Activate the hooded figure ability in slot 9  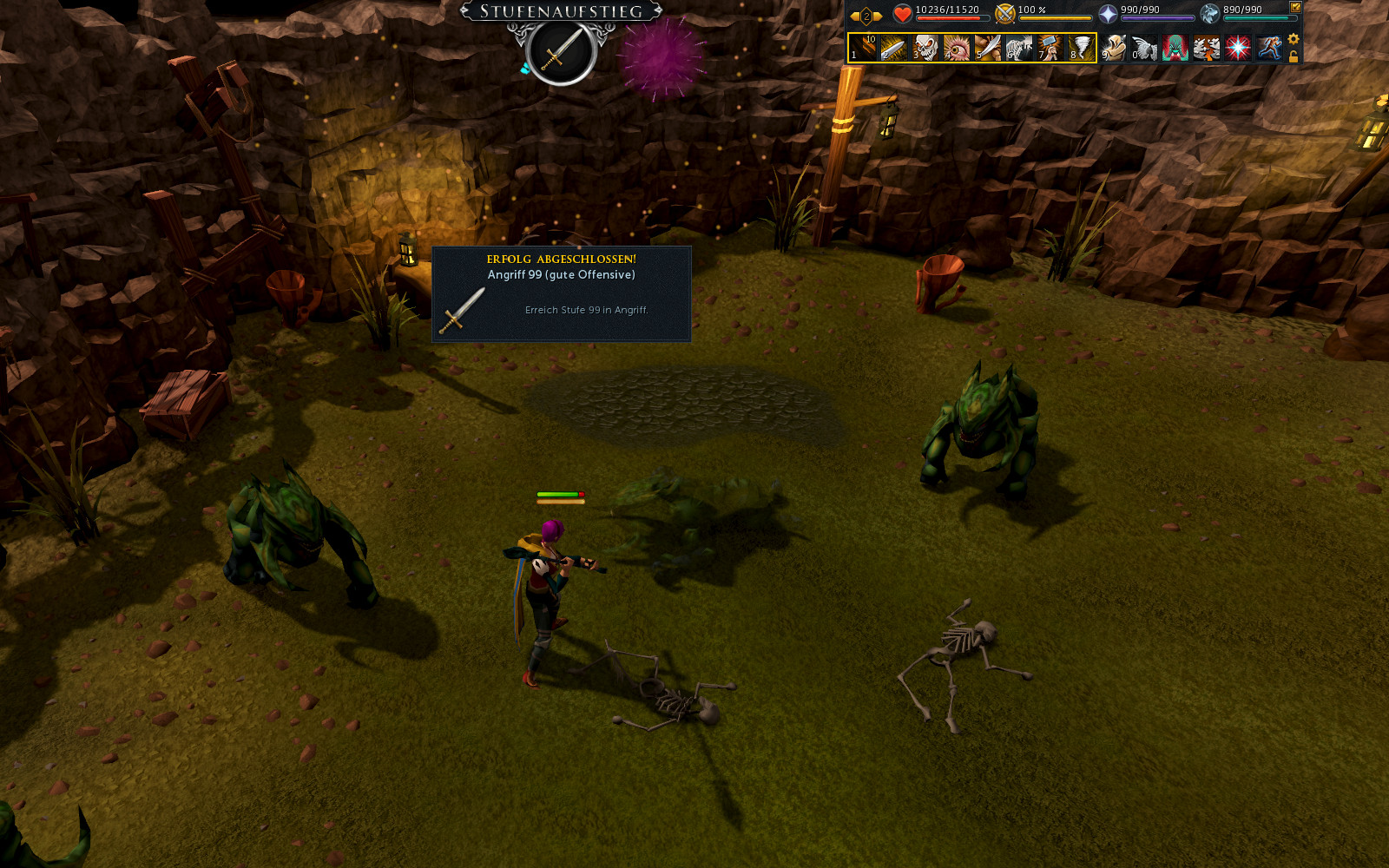point(1114,48)
